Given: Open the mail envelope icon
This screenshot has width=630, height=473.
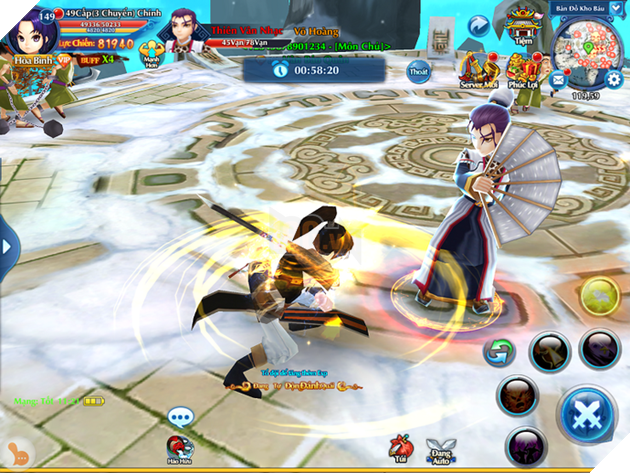Looking at the screenshot, I should tap(557, 78).
